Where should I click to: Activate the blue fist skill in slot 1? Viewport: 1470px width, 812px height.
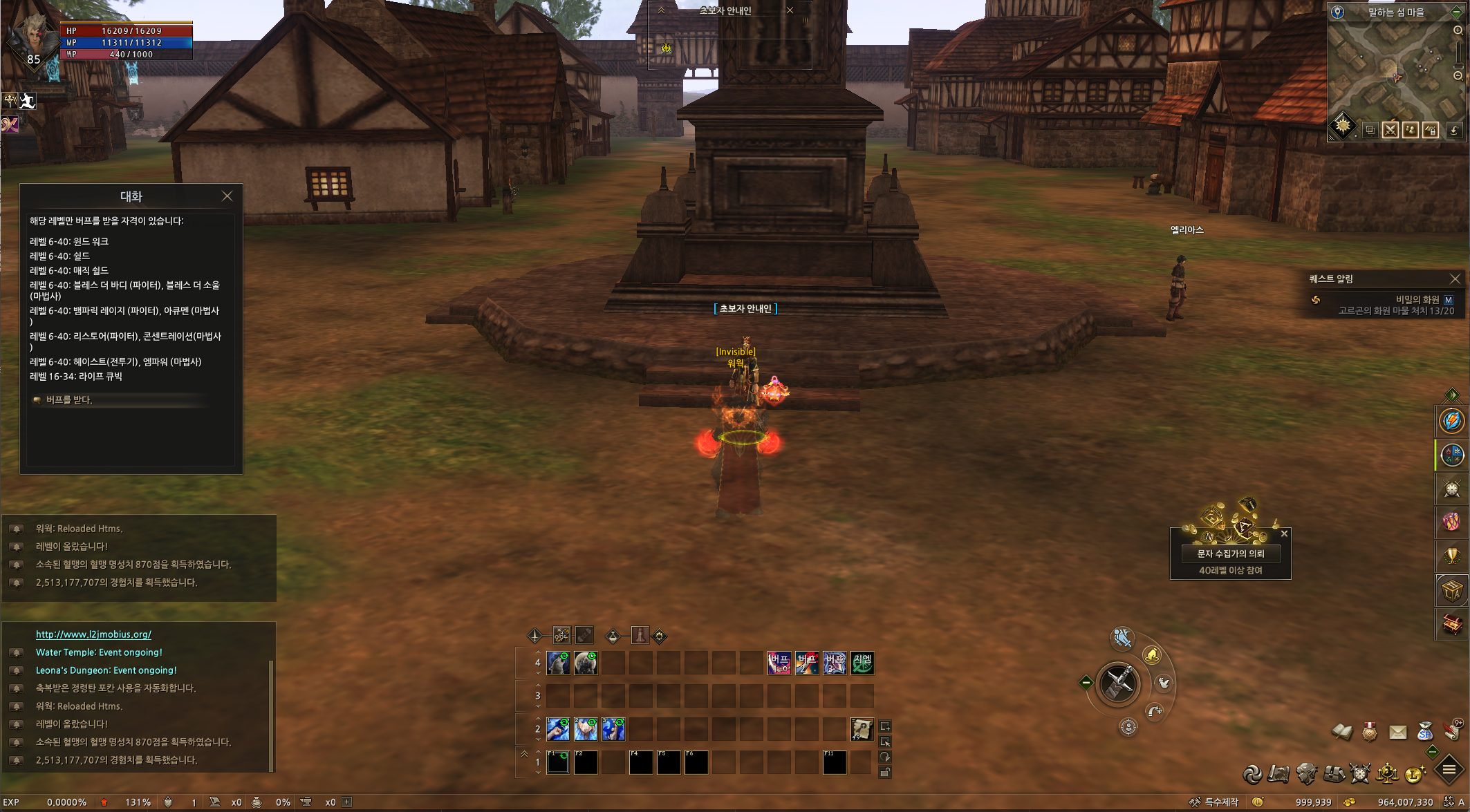(x=558, y=729)
